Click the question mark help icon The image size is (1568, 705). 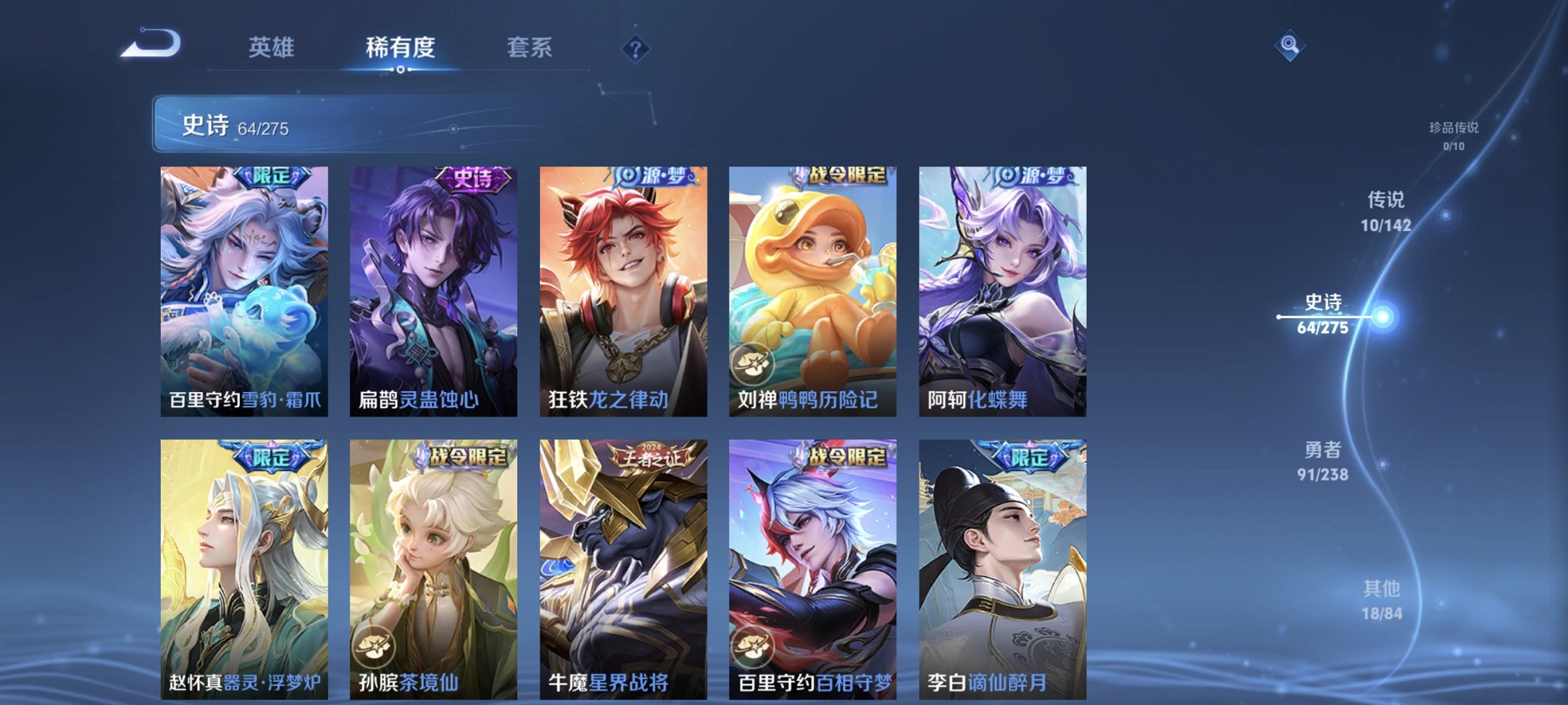point(636,49)
